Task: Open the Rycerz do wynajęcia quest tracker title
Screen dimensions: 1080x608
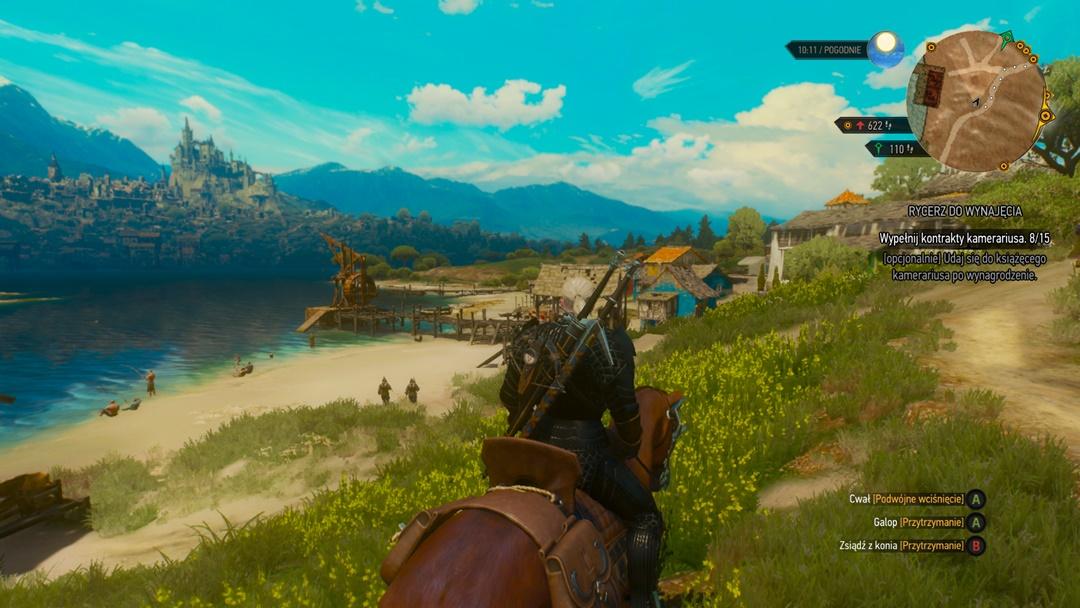Action: pos(964,211)
